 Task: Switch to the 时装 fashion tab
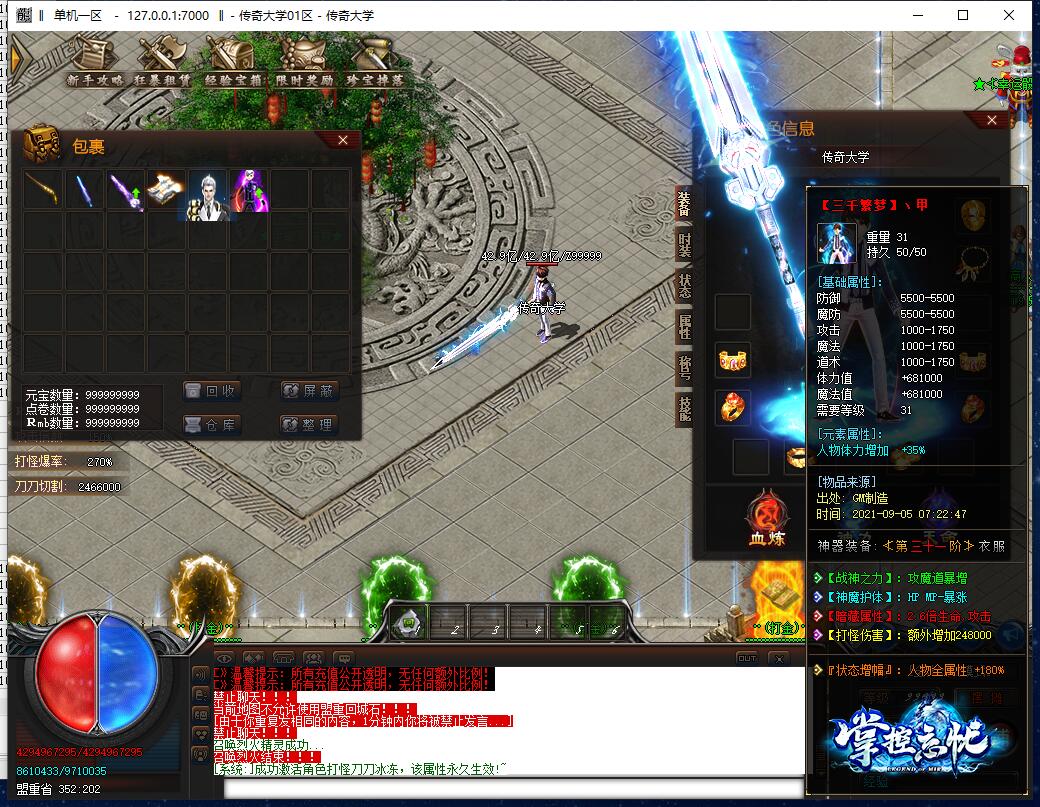click(x=684, y=243)
